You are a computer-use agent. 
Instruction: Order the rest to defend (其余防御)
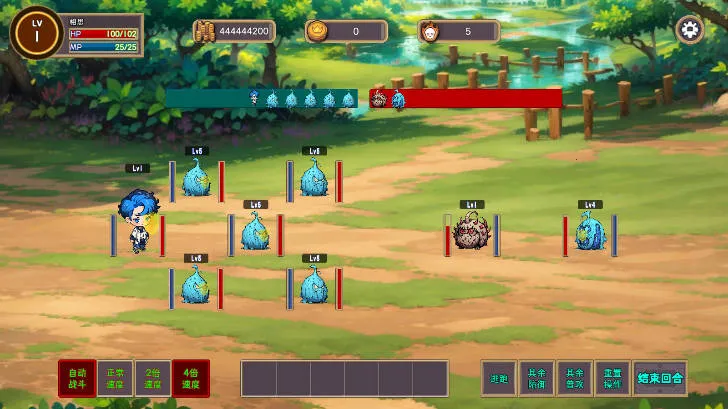(x=537, y=378)
